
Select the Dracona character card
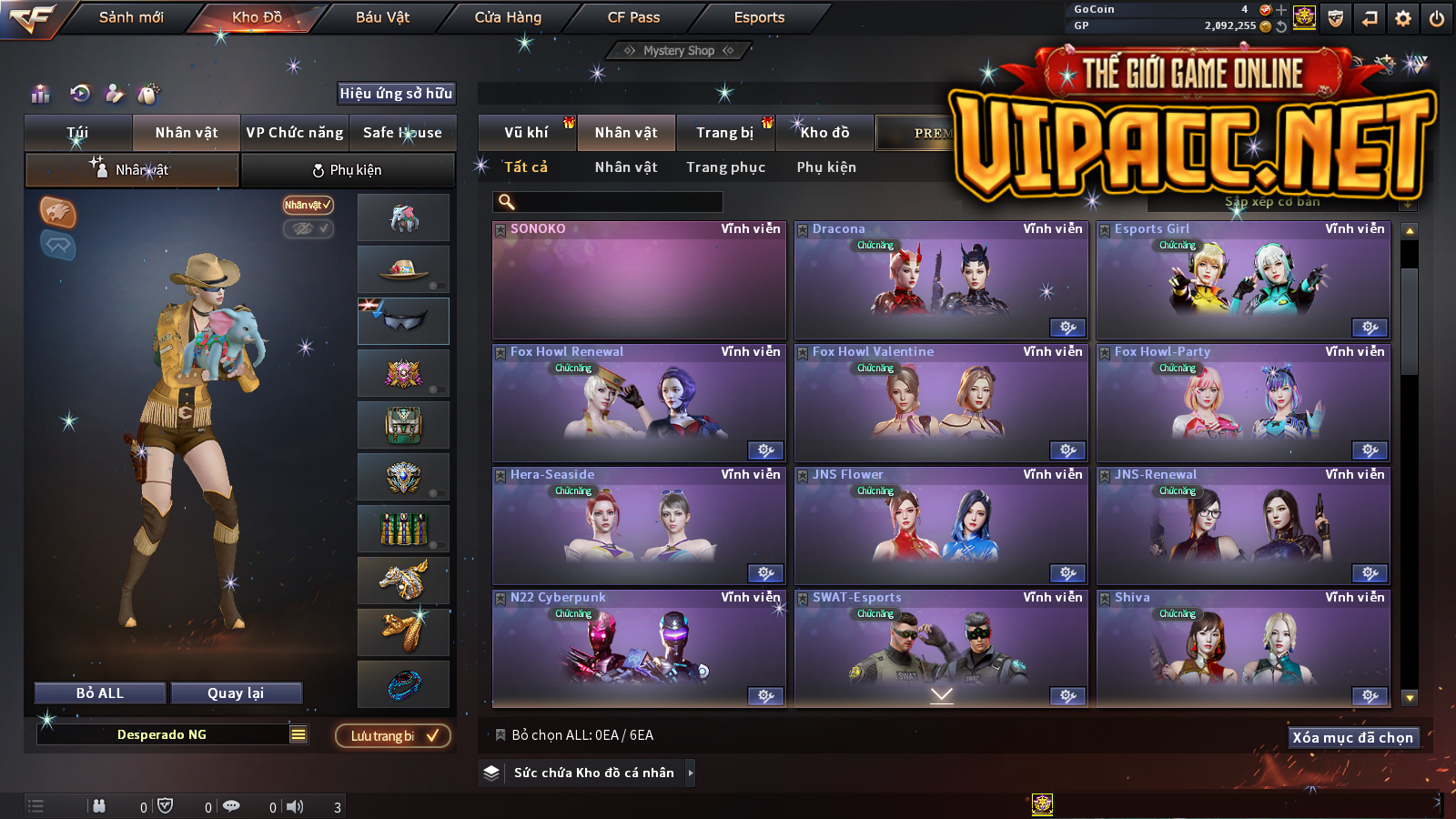941,280
